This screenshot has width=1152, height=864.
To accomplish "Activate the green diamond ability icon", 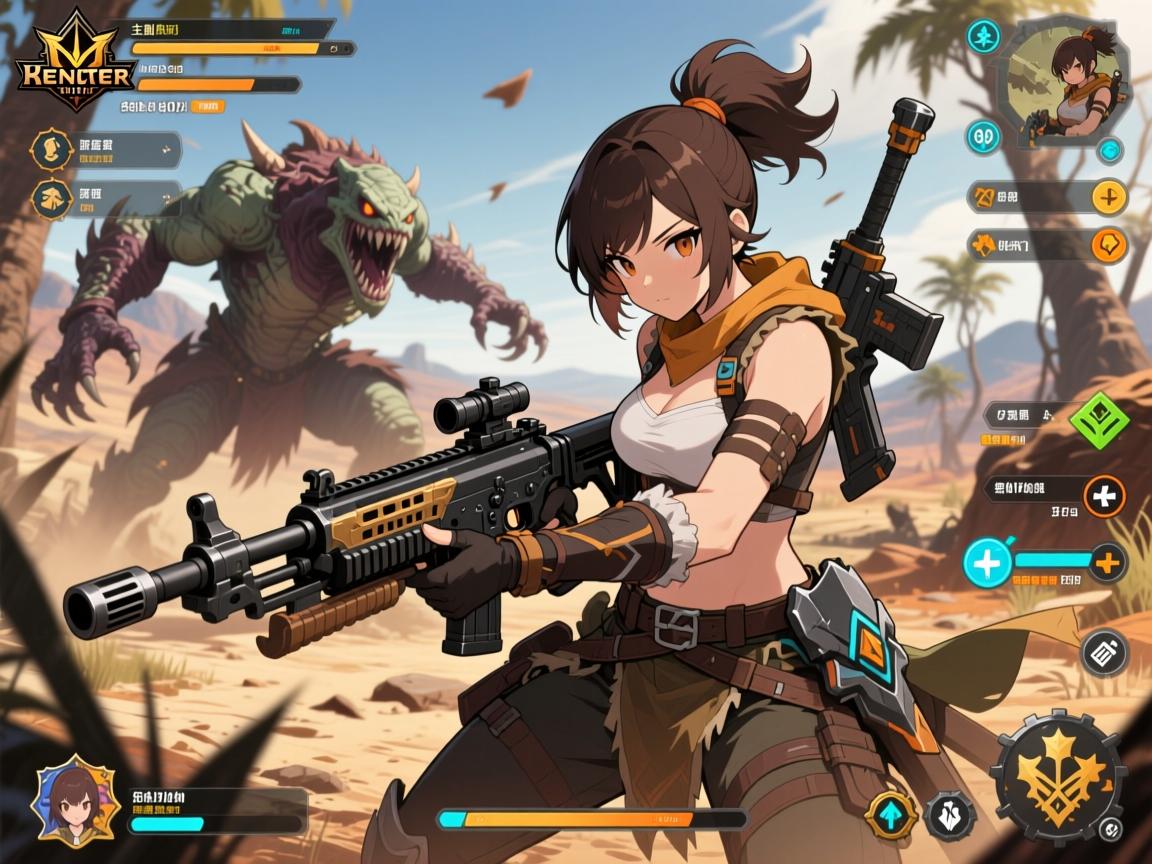I will [1098, 421].
